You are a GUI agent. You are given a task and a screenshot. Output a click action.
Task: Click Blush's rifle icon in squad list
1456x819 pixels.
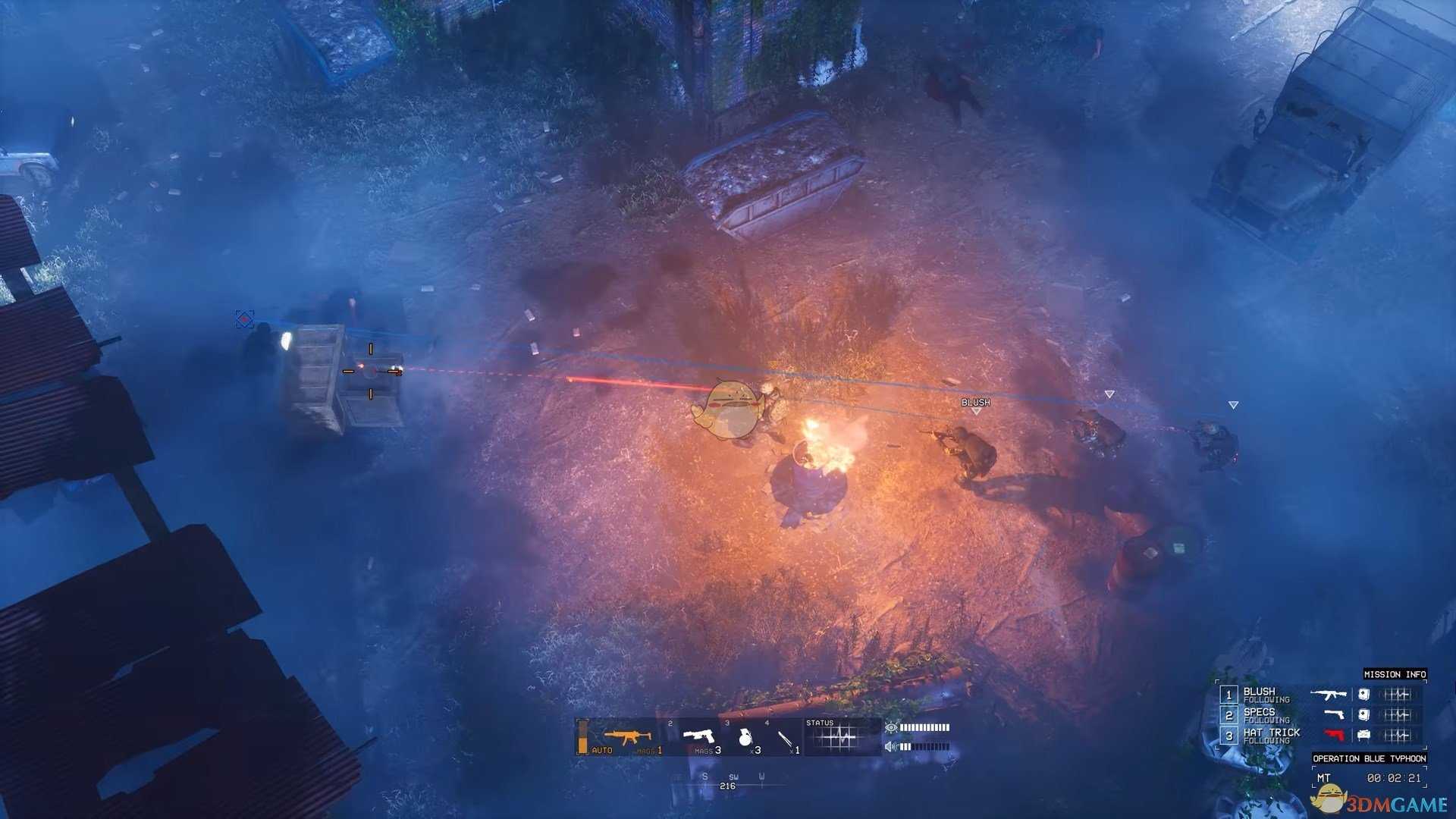click(x=1329, y=694)
